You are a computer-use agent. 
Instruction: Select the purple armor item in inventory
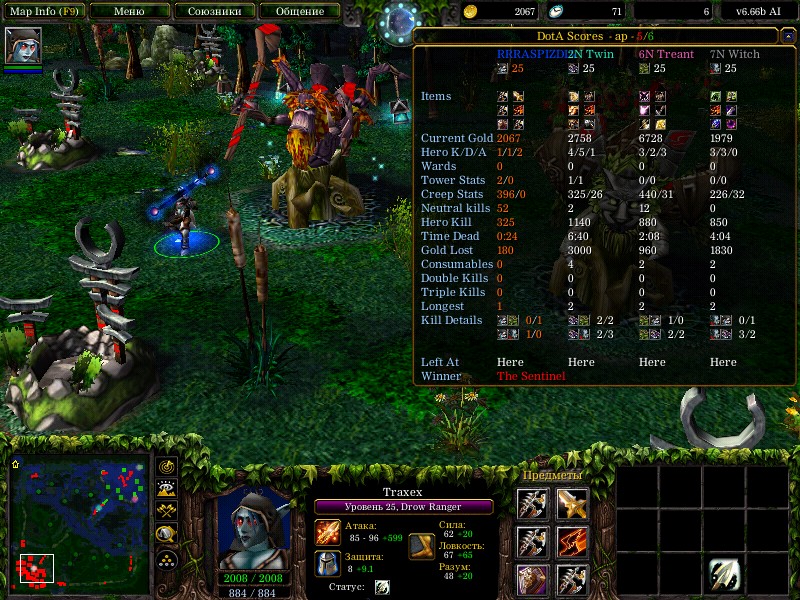click(533, 581)
